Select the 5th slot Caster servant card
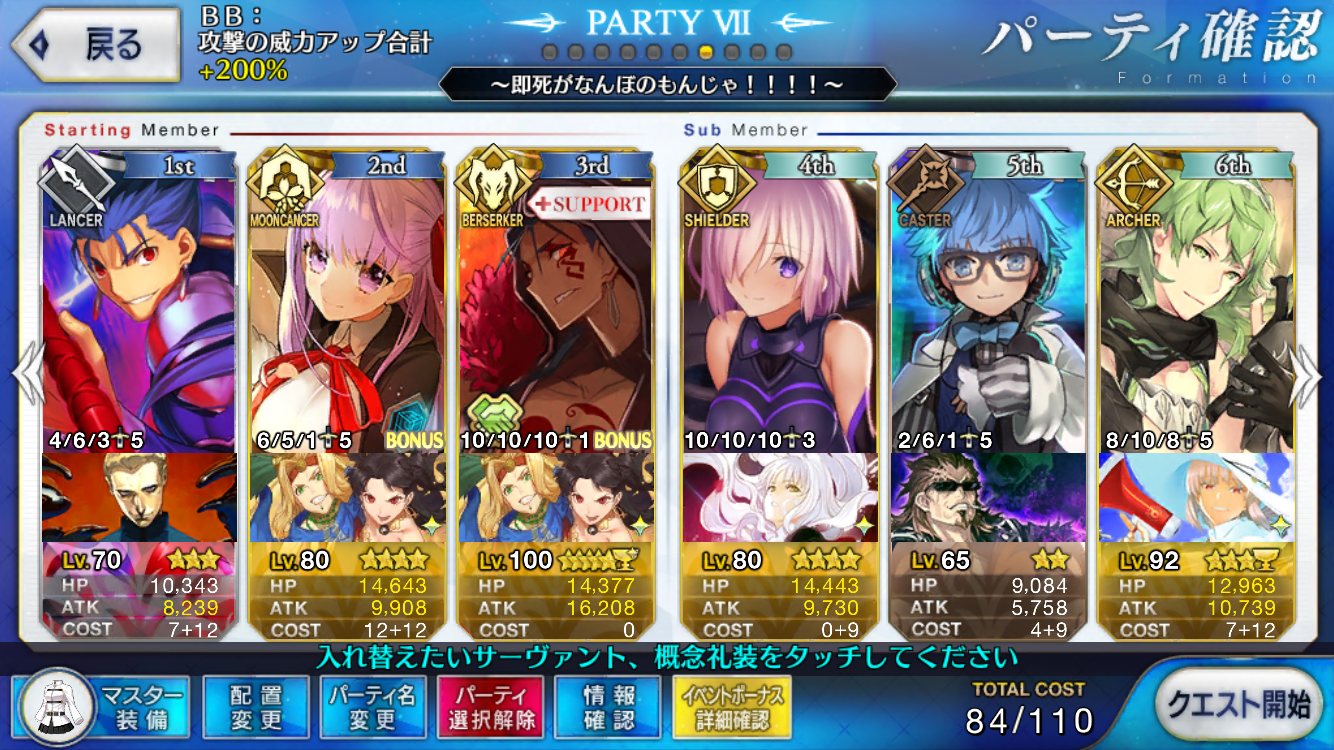The image size is (1334, 750). pos(987,310)
